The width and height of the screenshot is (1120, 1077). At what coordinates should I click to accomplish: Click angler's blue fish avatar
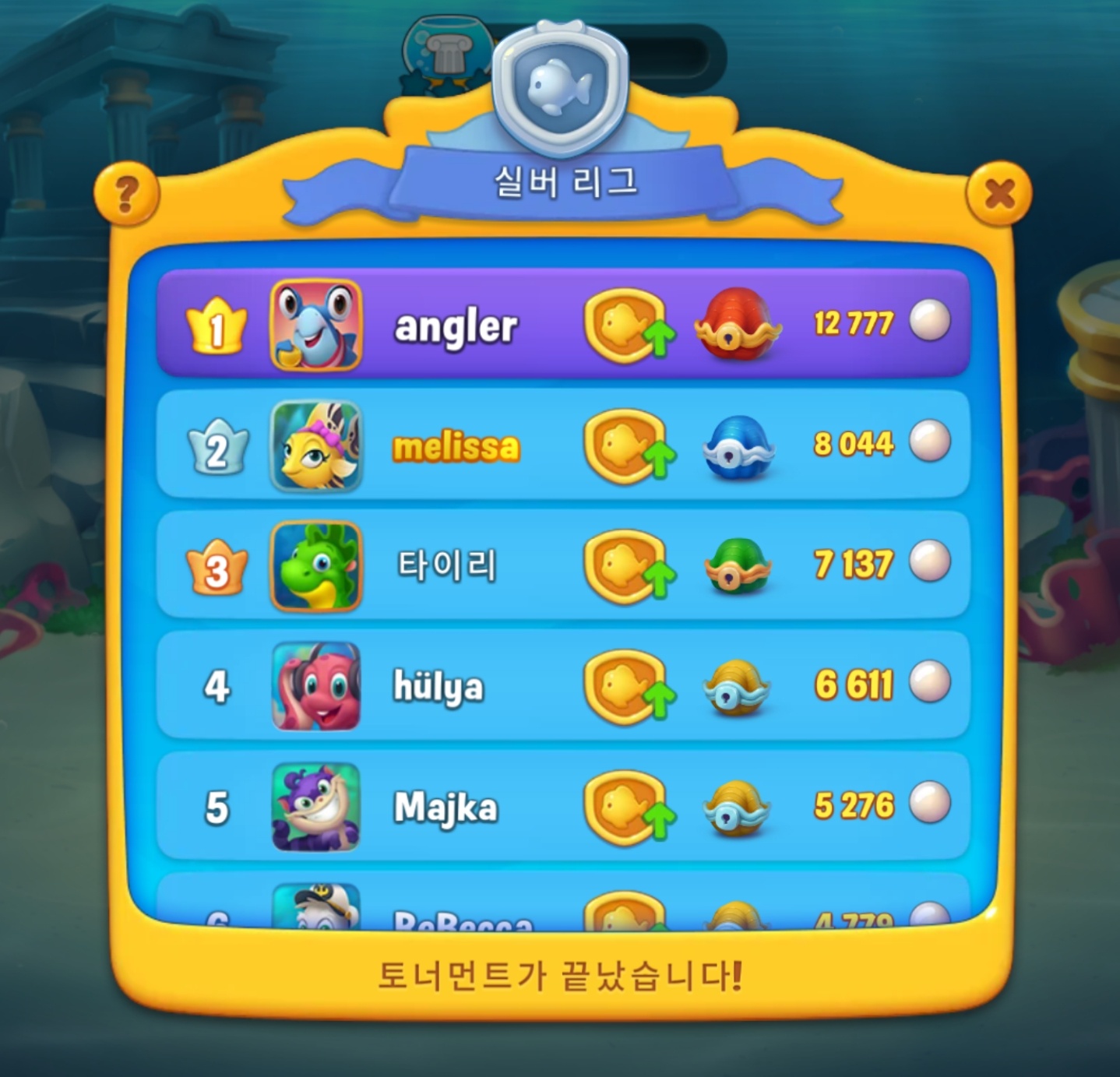(316, 324)
